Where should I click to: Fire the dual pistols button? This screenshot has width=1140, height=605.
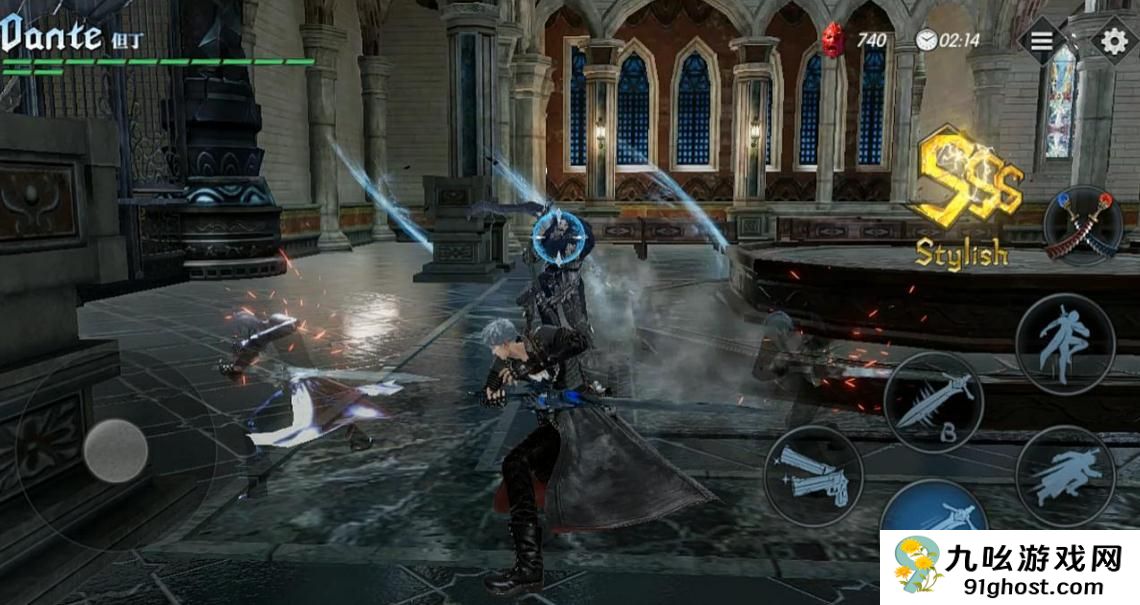click(x=813, y=476)
